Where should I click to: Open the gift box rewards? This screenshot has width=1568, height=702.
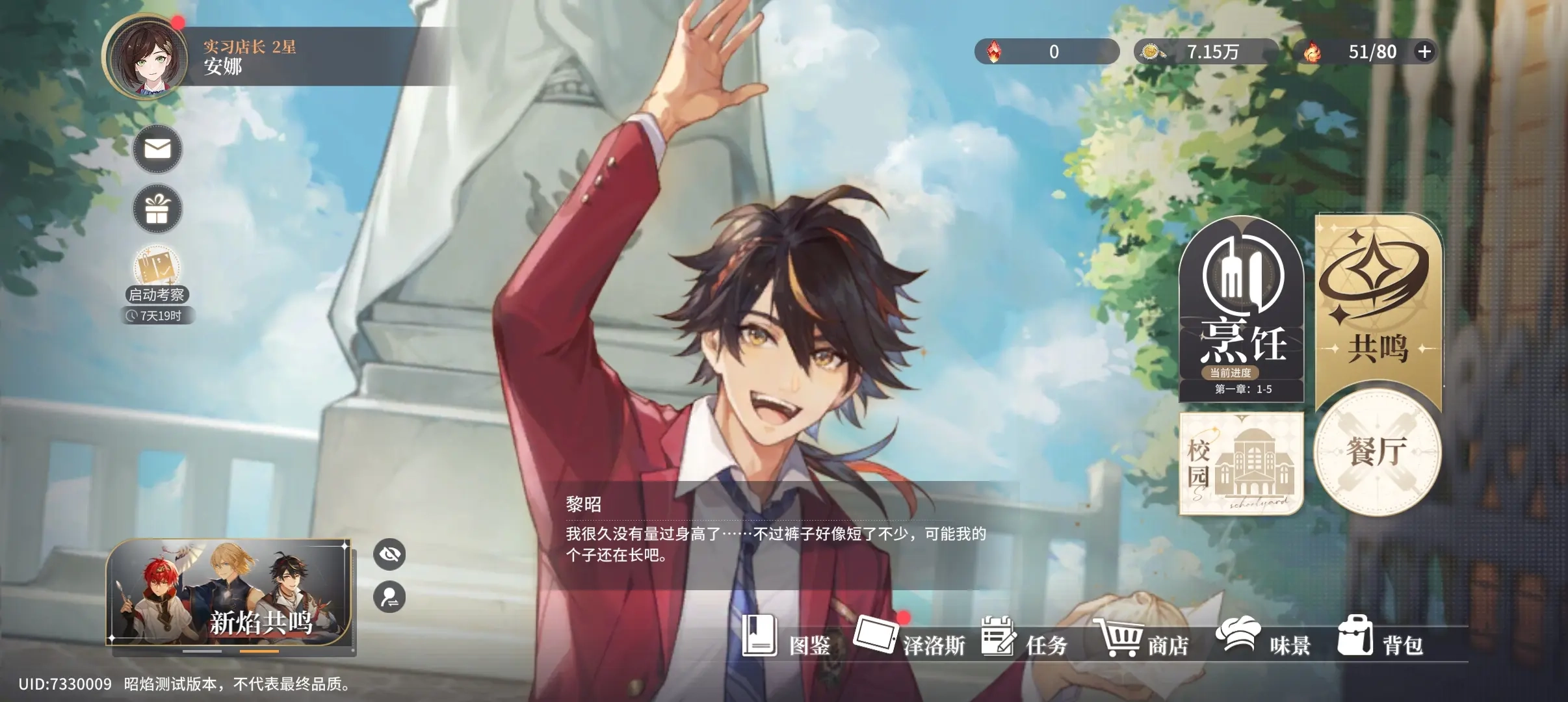click(157, 209)
